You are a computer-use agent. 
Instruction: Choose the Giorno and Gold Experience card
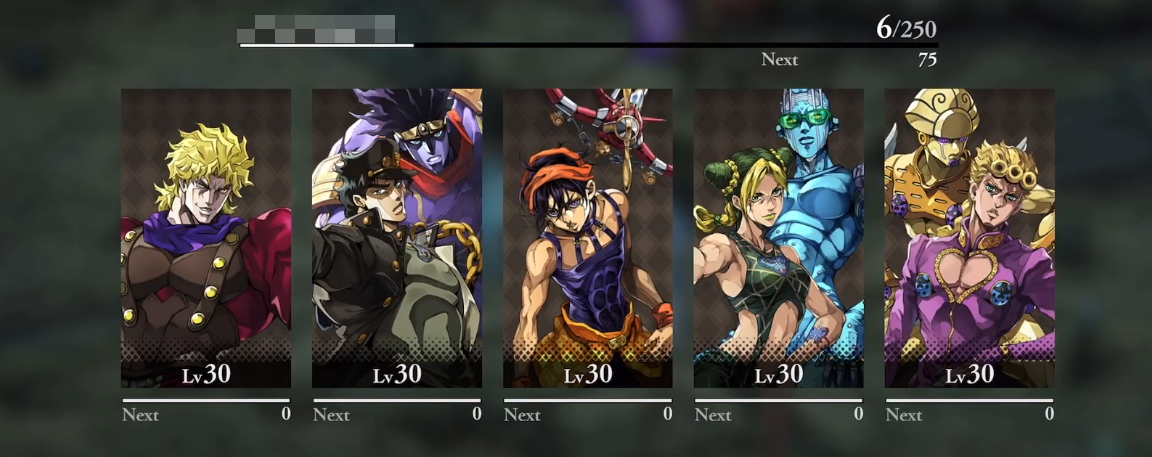click(x=969, y=238)
